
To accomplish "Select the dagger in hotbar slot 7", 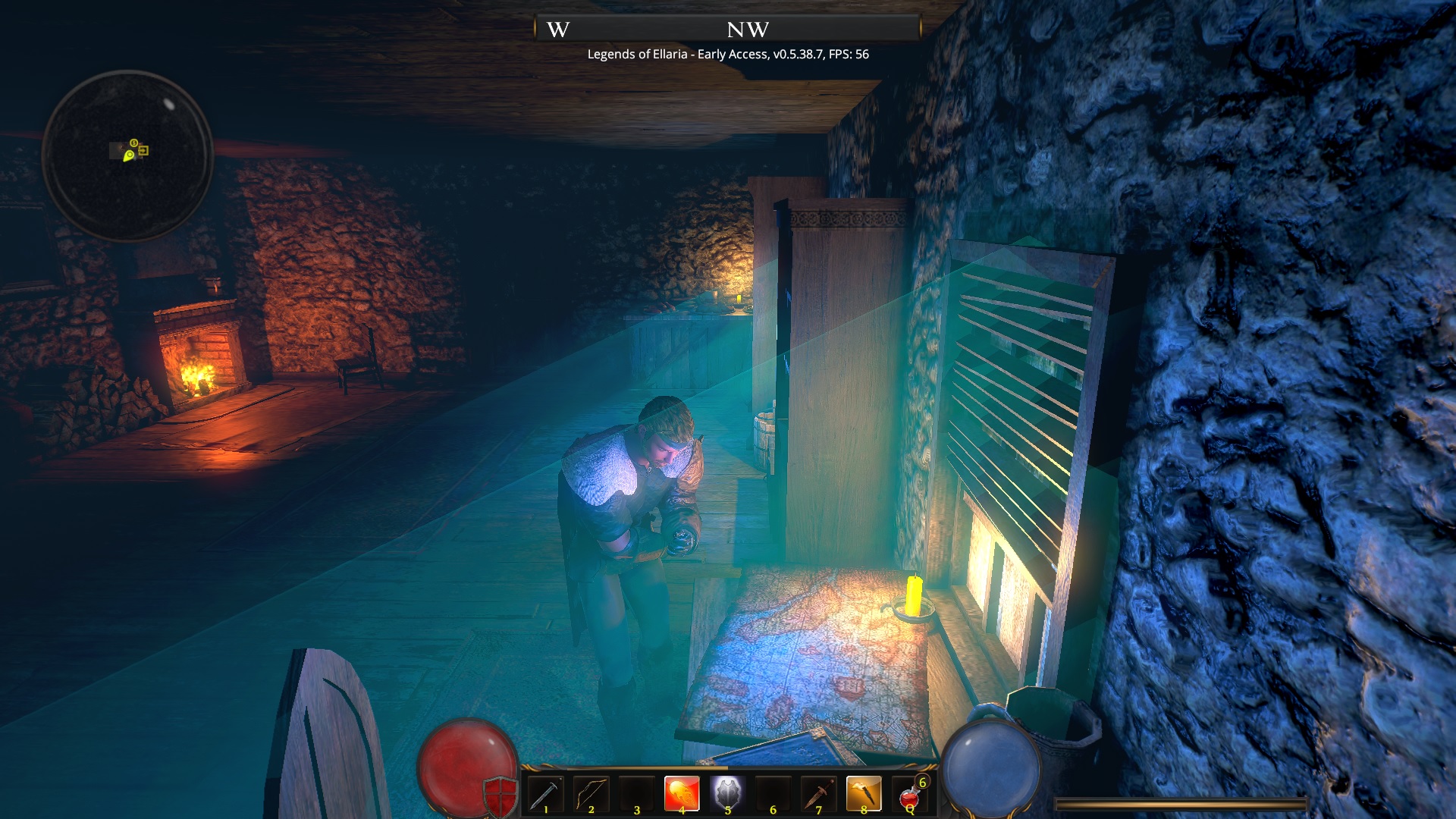I will pyautogui.click(x=817, y=792).
